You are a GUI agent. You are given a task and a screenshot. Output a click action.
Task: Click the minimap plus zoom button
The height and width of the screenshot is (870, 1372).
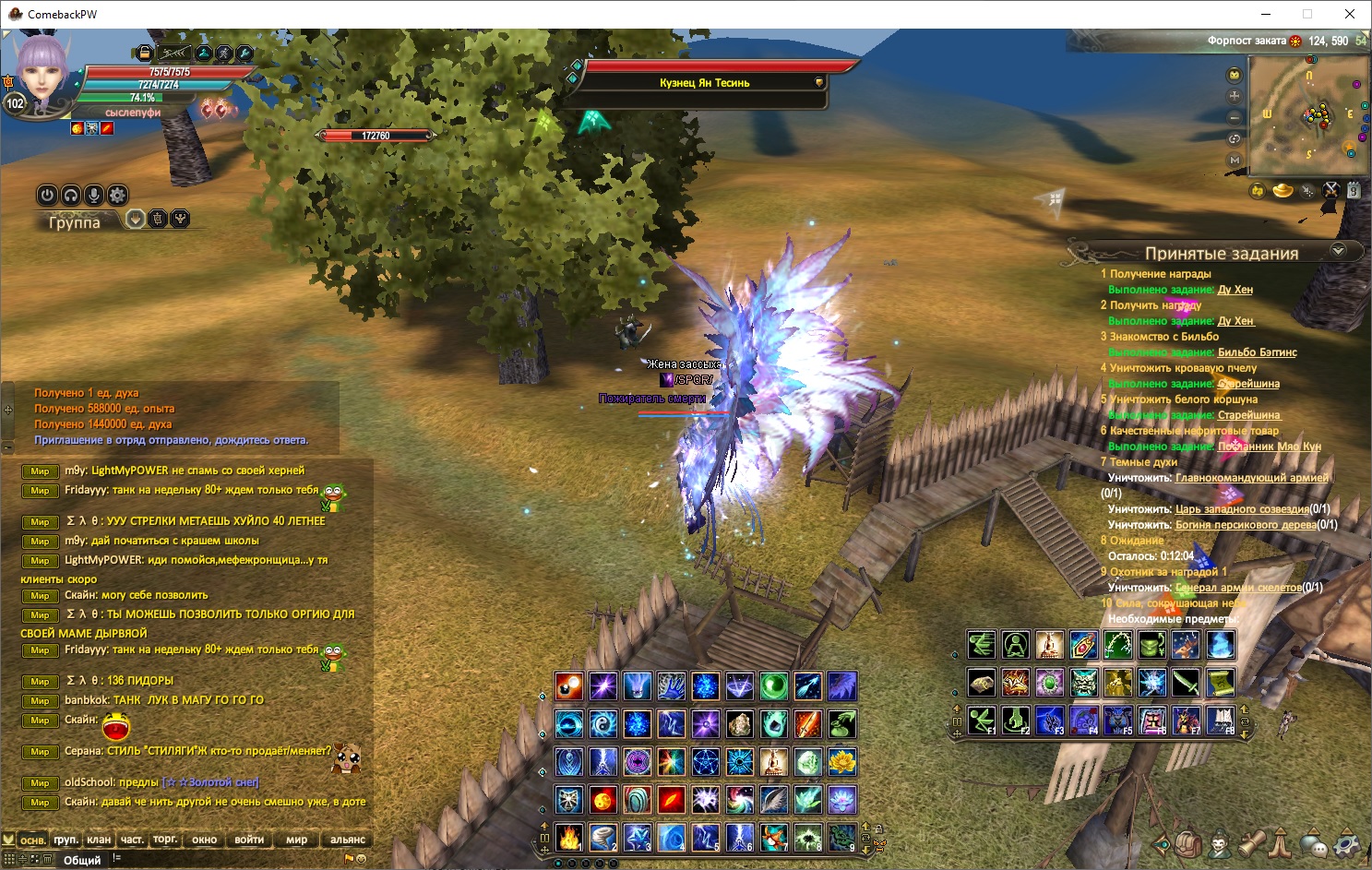pos(1235,96)
